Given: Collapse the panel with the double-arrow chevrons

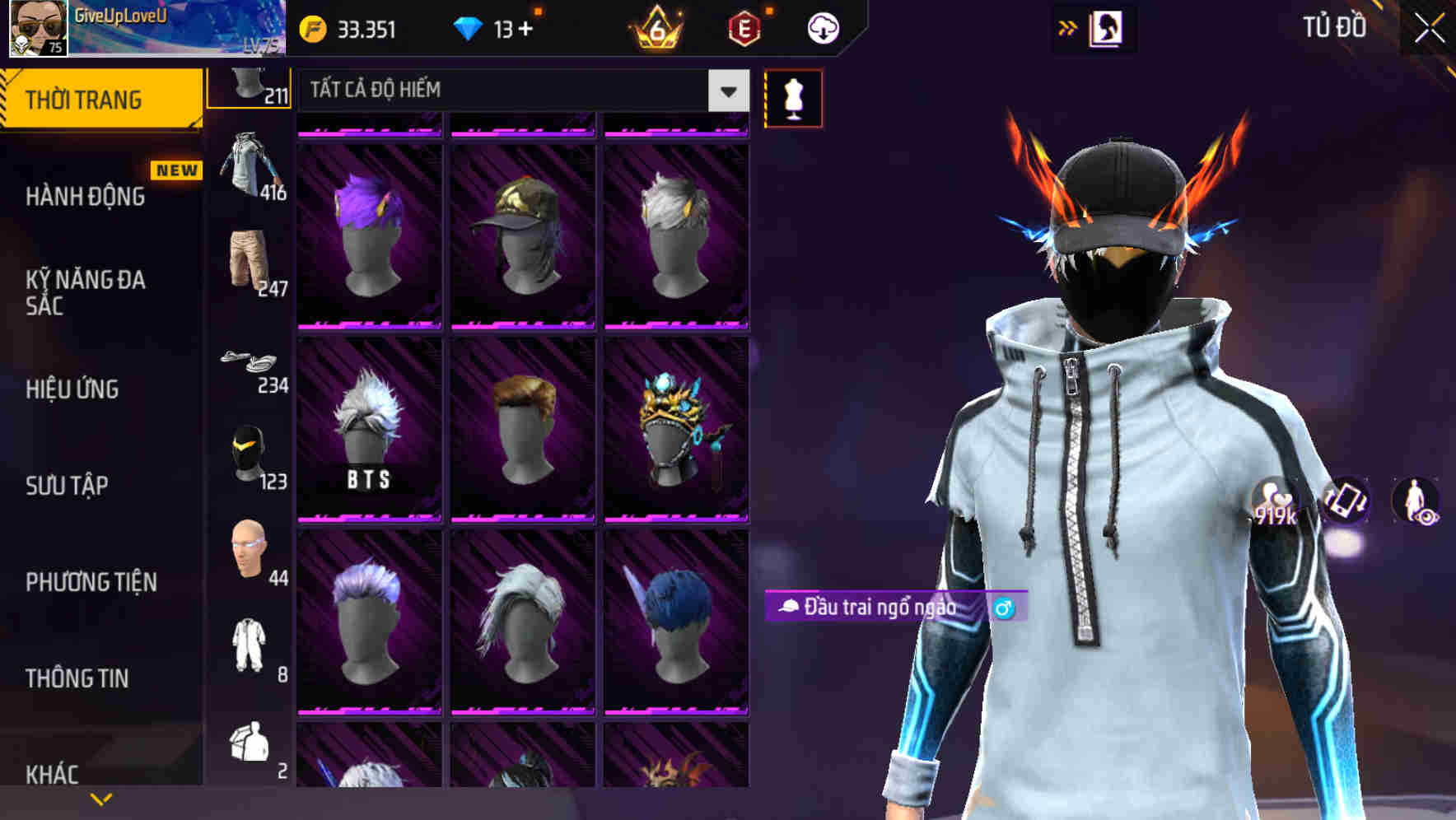Looking at the screenshot, I should (1068, 27).
